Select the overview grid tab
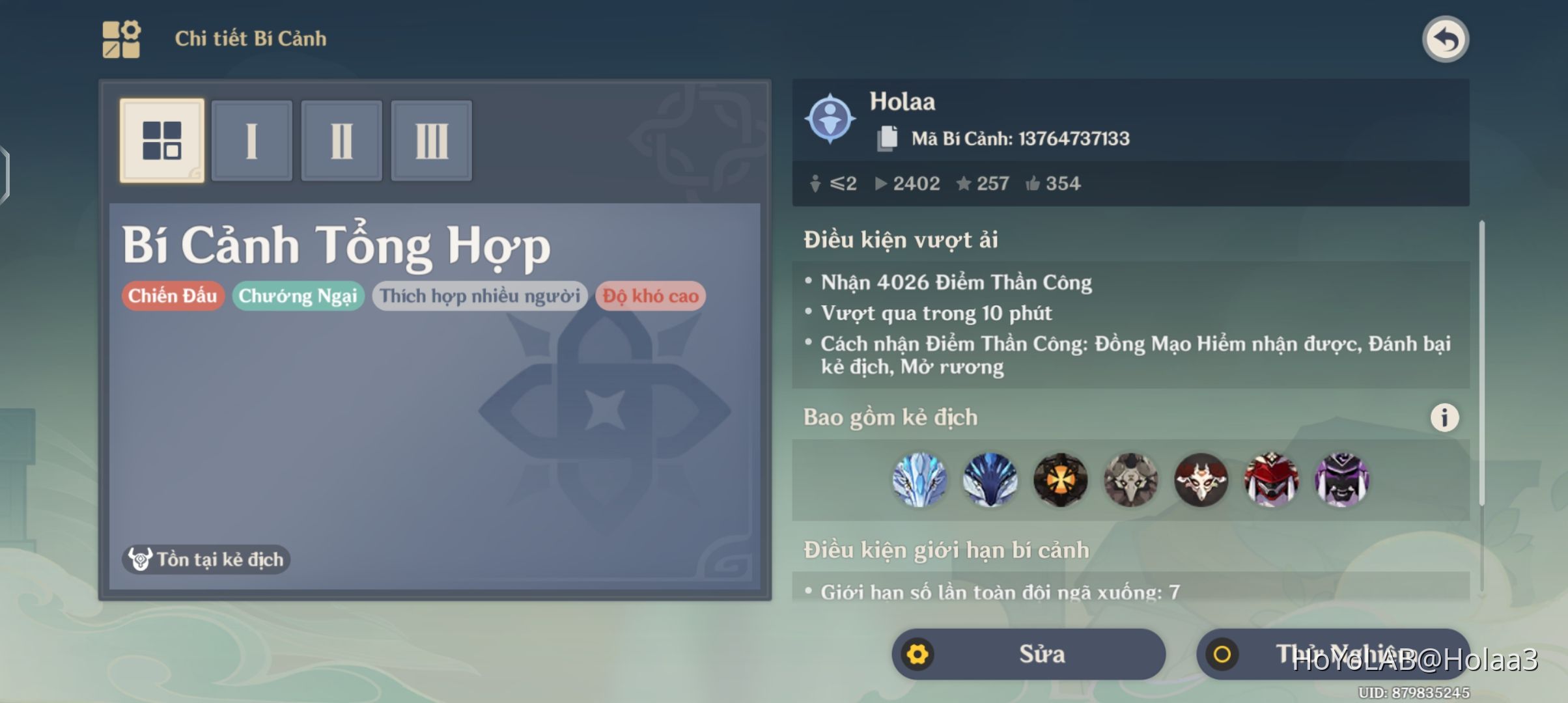The image size is (1568, 703). tap(162, 140)
